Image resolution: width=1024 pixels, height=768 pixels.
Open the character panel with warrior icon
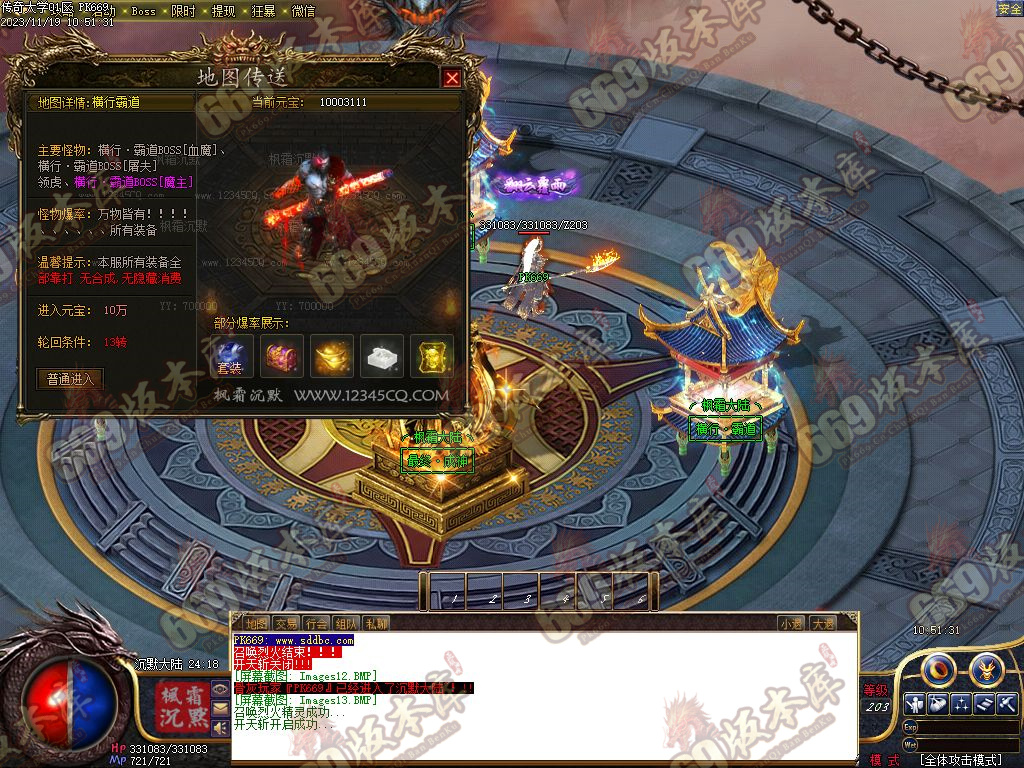tap(912, 704)
